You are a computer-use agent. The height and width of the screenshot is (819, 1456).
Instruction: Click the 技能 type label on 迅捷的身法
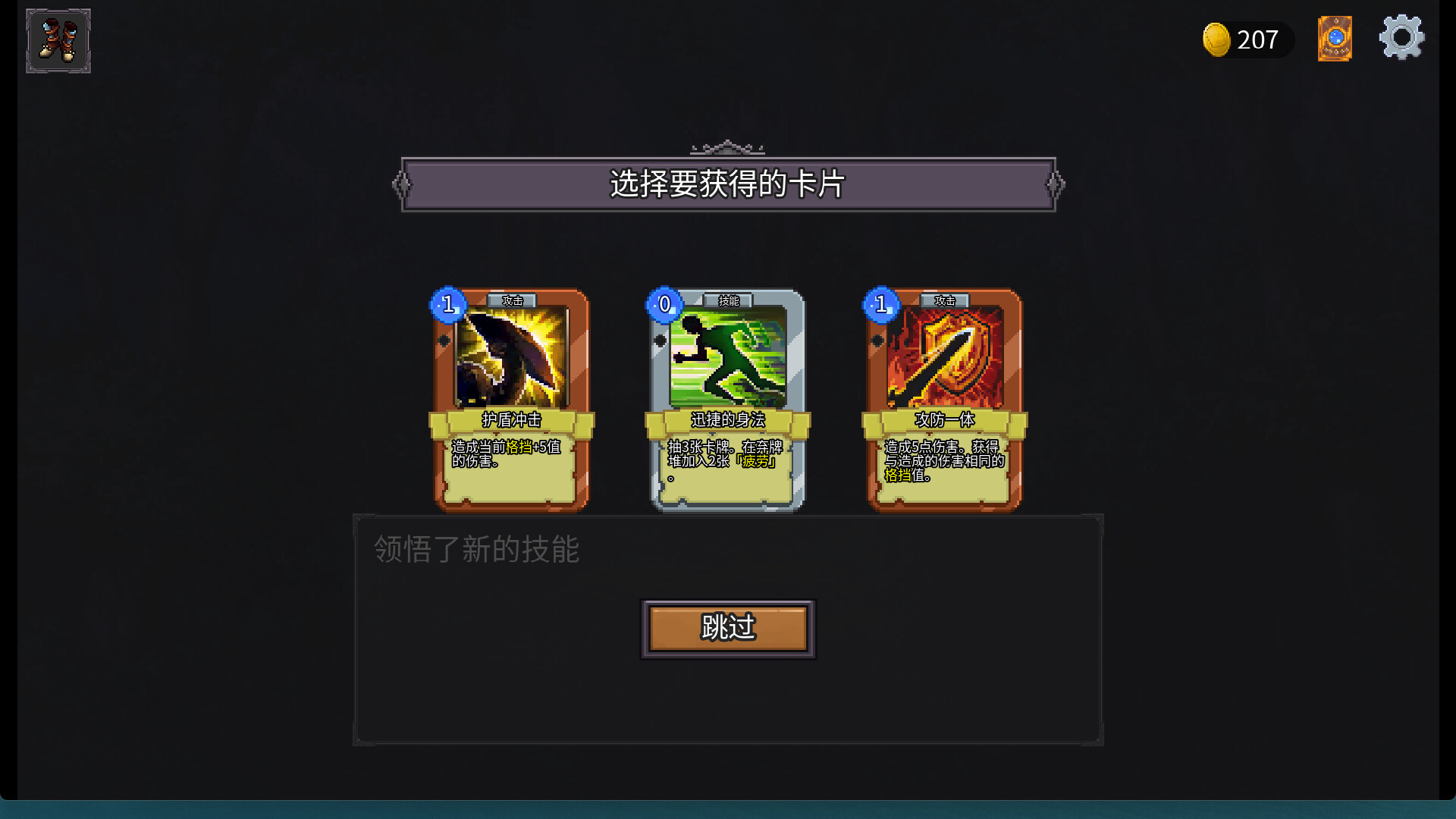[730, 301]
